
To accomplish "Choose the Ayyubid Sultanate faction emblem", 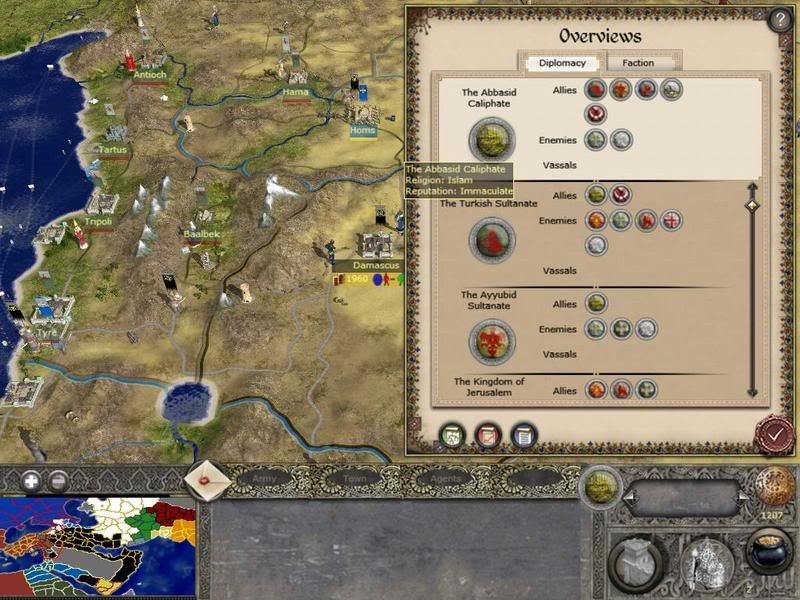I will click(492, 341).
